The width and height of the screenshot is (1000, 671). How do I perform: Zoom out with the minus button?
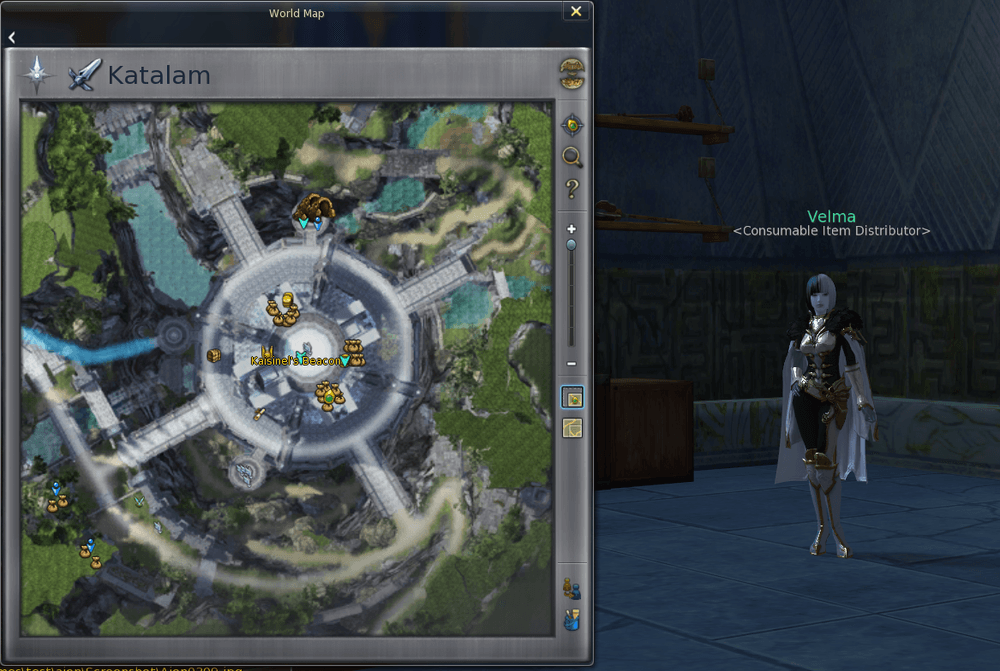(x=572, y=364)
